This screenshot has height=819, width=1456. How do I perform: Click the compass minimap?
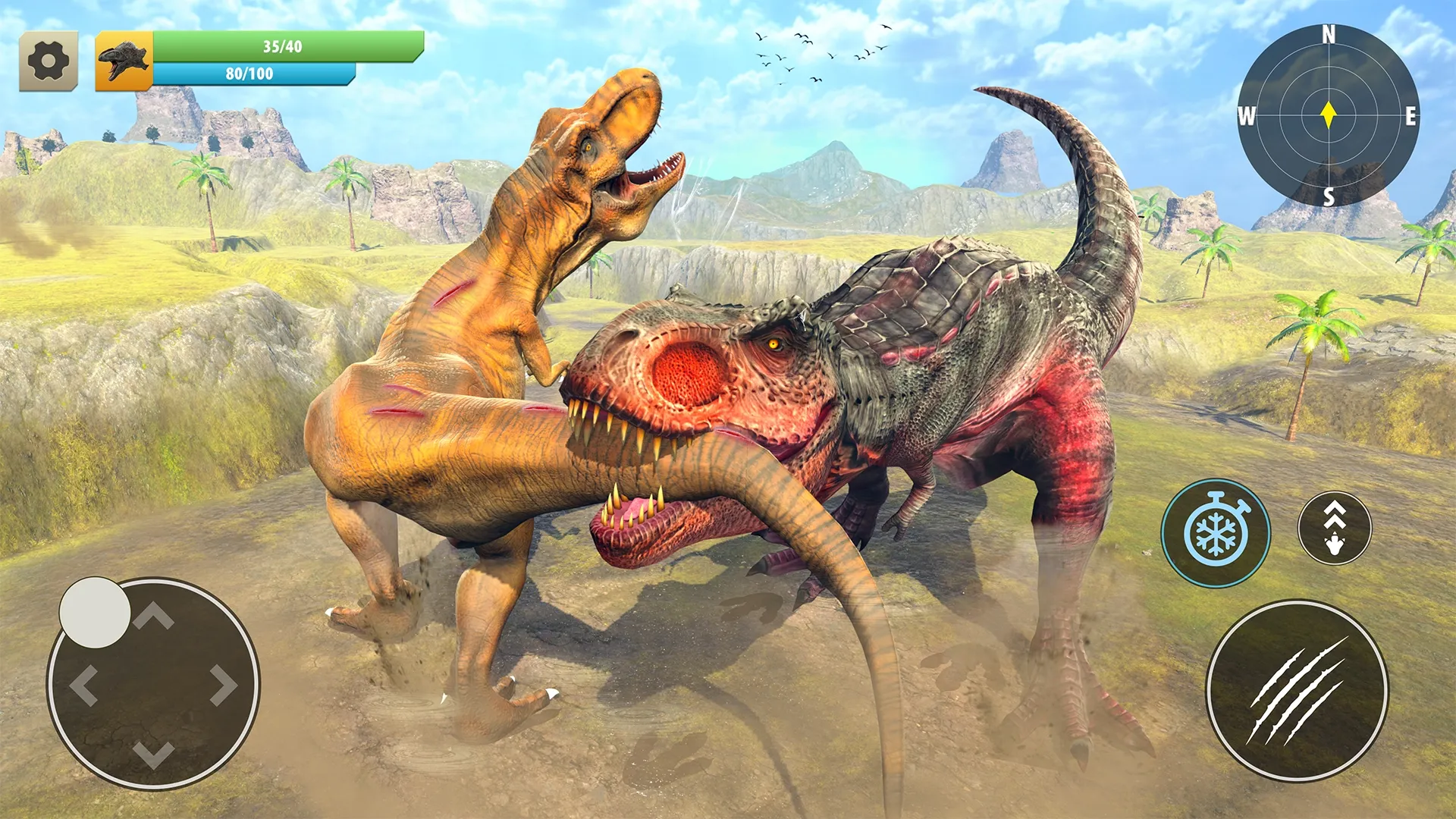coord(1328,115)
